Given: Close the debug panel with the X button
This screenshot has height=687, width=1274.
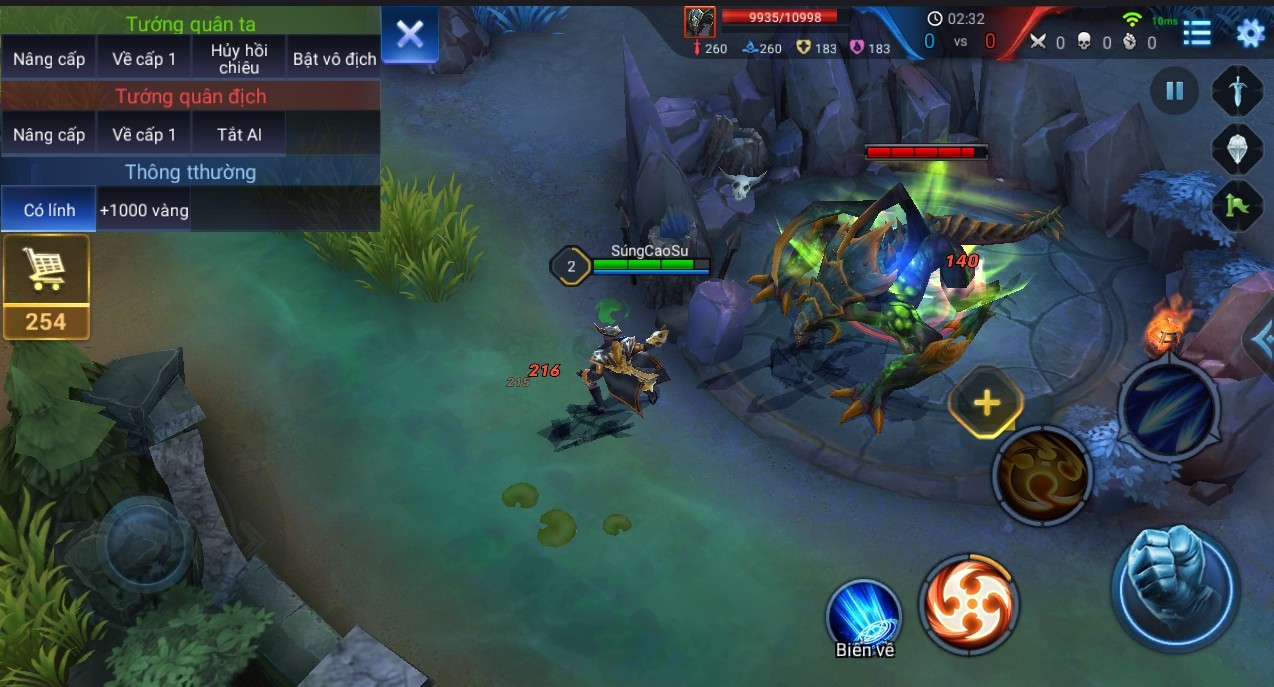Looking at the screenshot, I should 410,35.
